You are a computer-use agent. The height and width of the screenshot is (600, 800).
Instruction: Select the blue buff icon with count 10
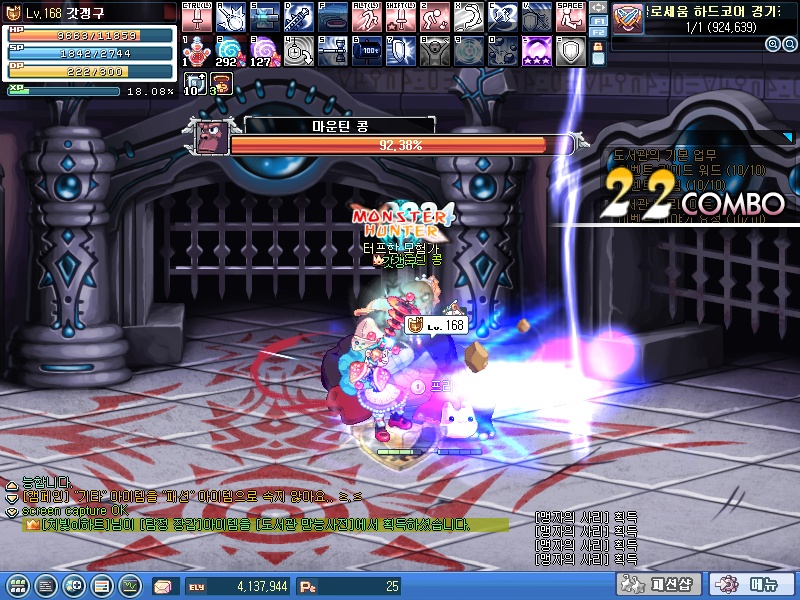(196, 84)
